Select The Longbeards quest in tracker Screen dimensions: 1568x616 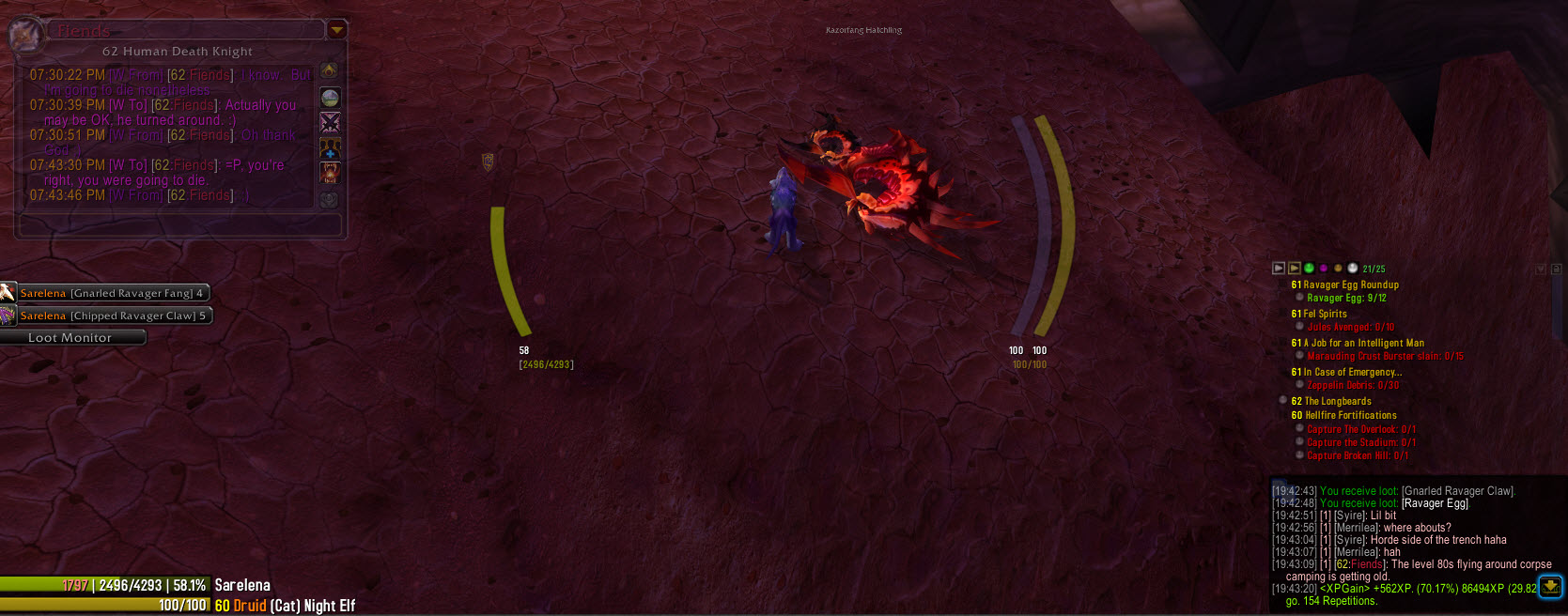pyautogui.click(x=1337, y=401)
